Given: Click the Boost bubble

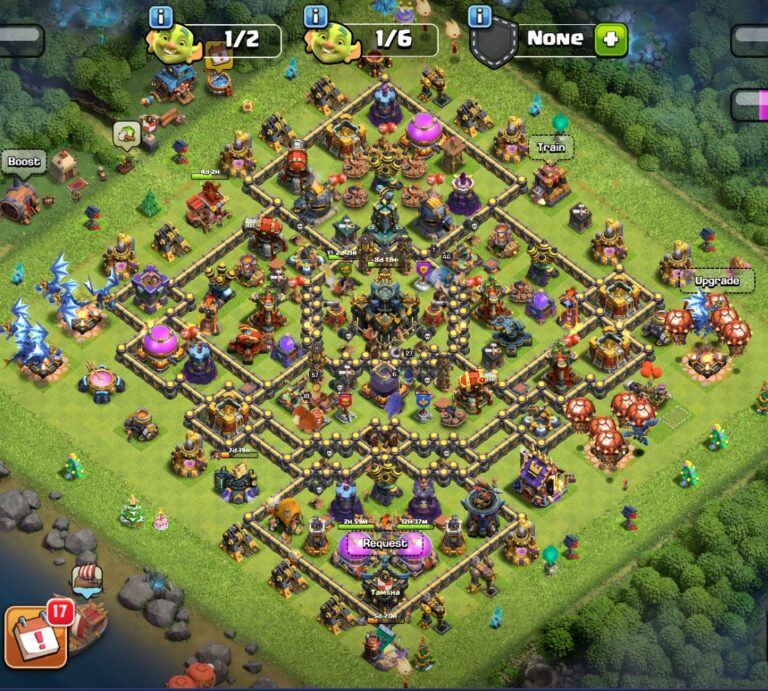Looking at the screenshot, I should [x=24, y=162].
